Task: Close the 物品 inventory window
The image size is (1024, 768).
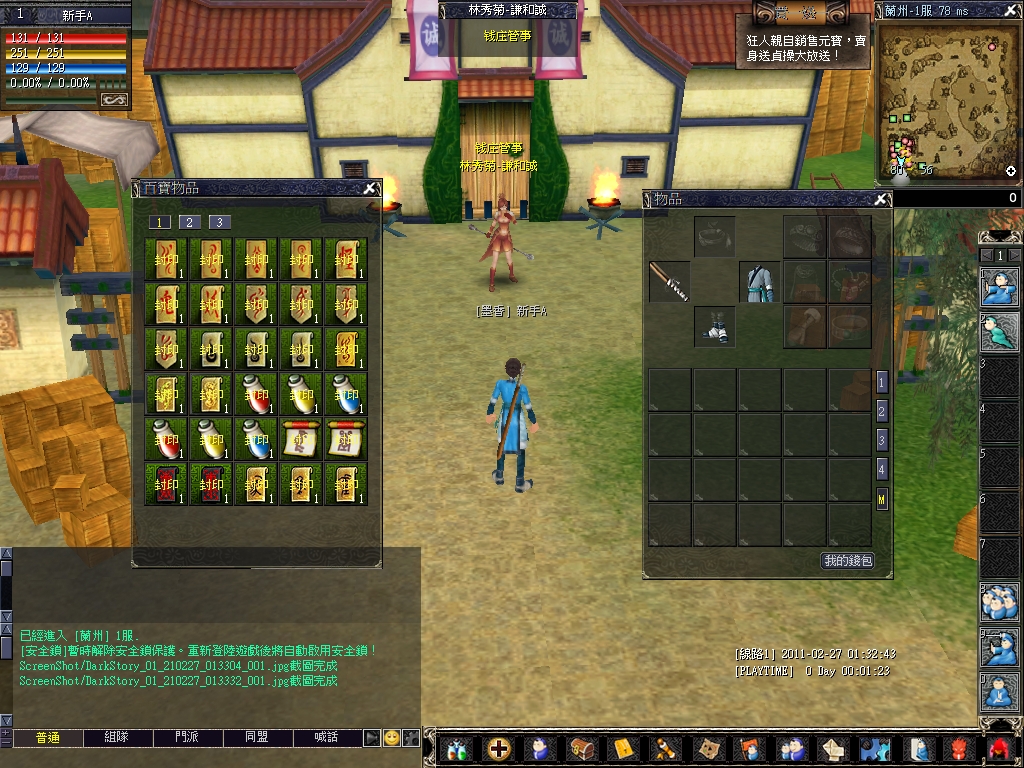Action: 881,199
